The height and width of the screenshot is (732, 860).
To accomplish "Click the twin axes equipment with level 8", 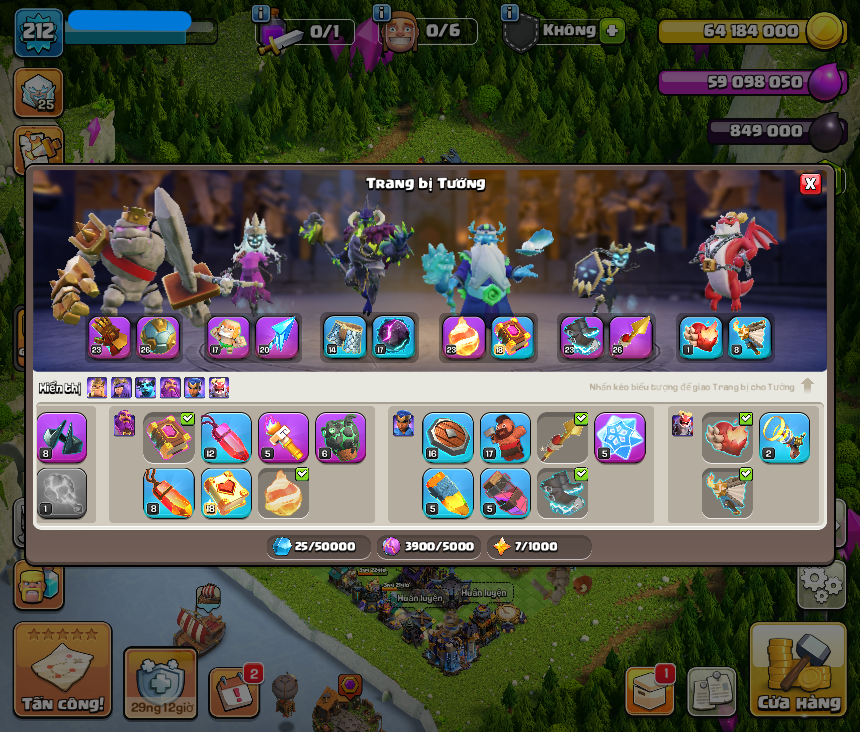I will pyautogui.click(x=62, y=437).
